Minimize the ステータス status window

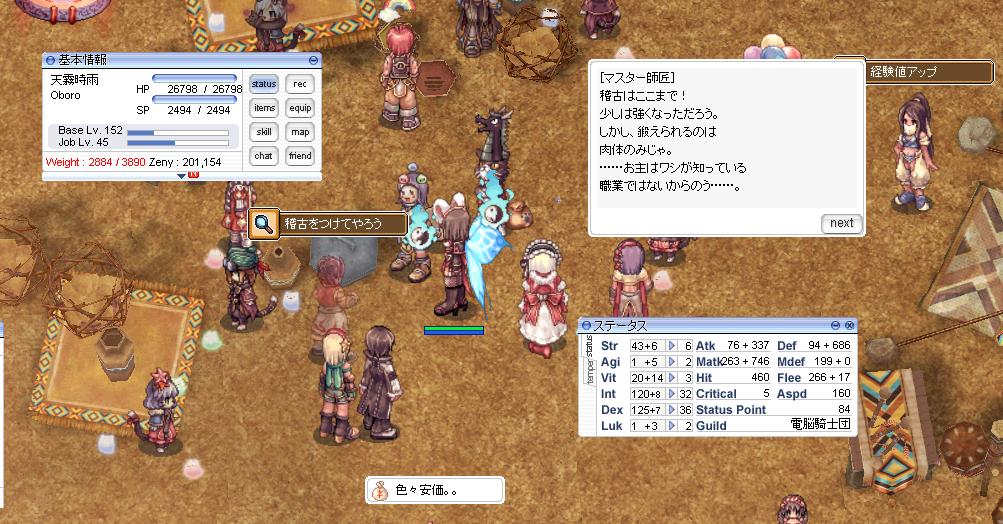point(836,326)
